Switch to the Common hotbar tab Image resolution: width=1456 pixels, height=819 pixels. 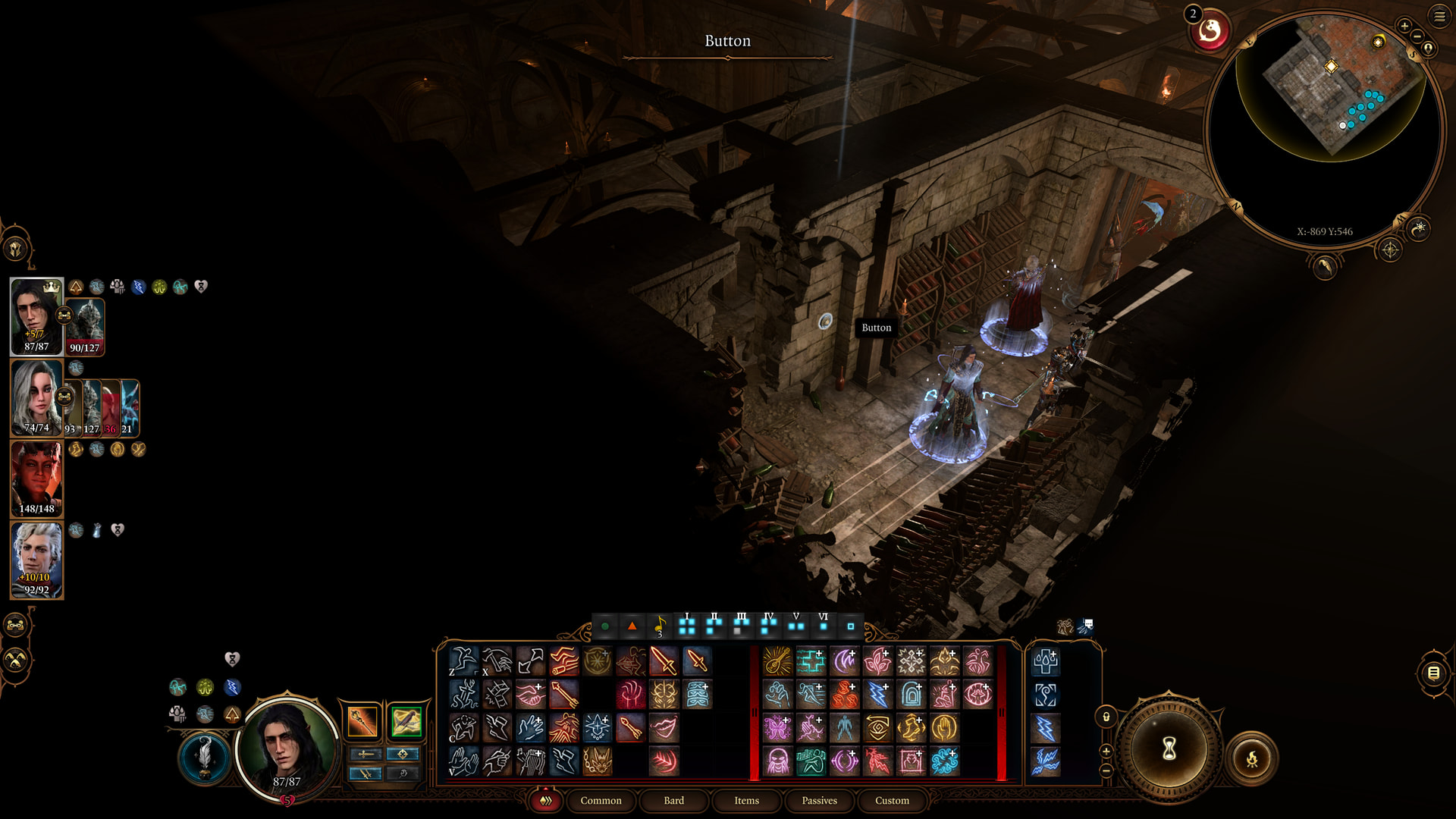(601, 800)
